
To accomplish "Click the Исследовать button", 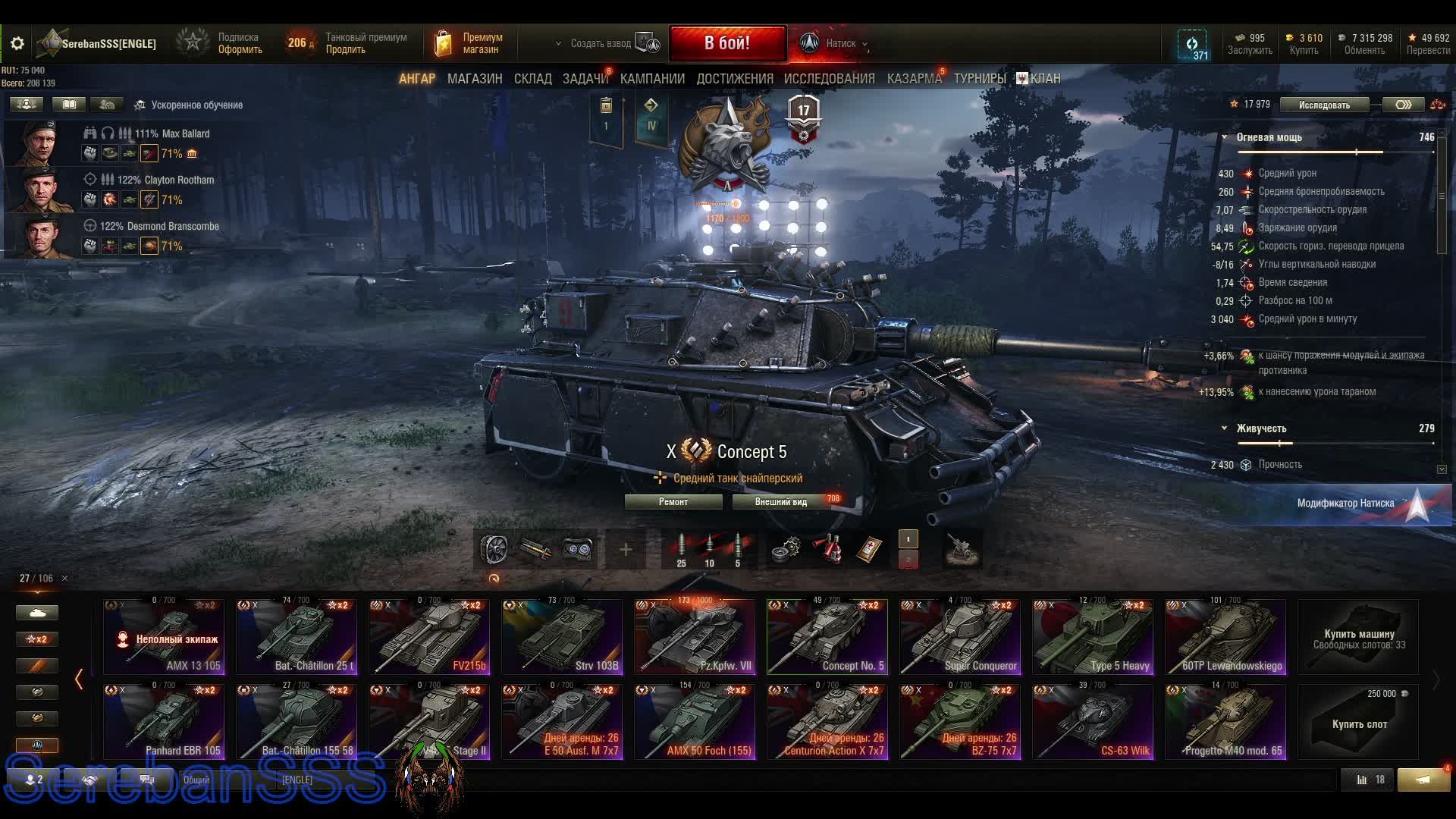I will point(1324,105).
